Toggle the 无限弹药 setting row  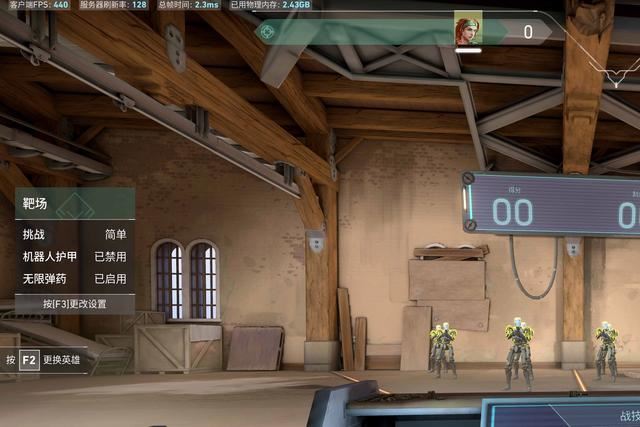click(x=74, y=278)
